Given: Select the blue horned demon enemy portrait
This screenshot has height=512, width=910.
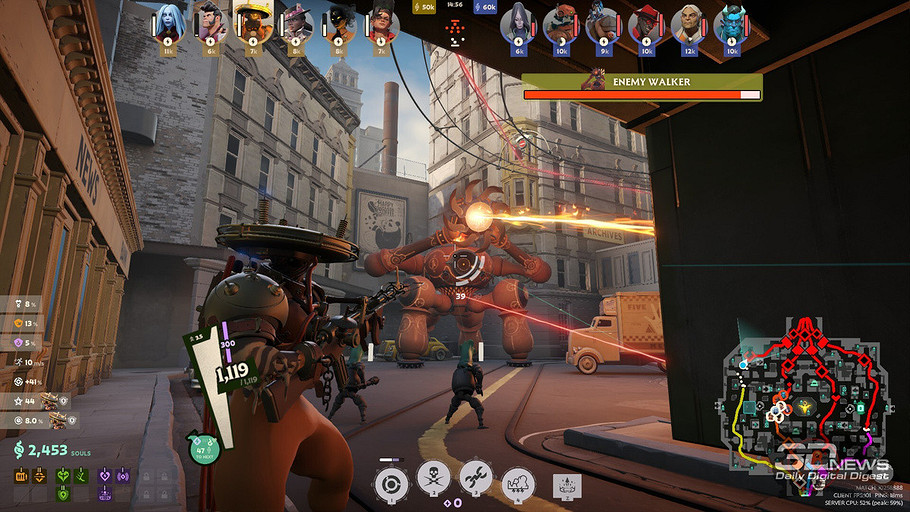Looking at the screenshot, I should (730, 25).
